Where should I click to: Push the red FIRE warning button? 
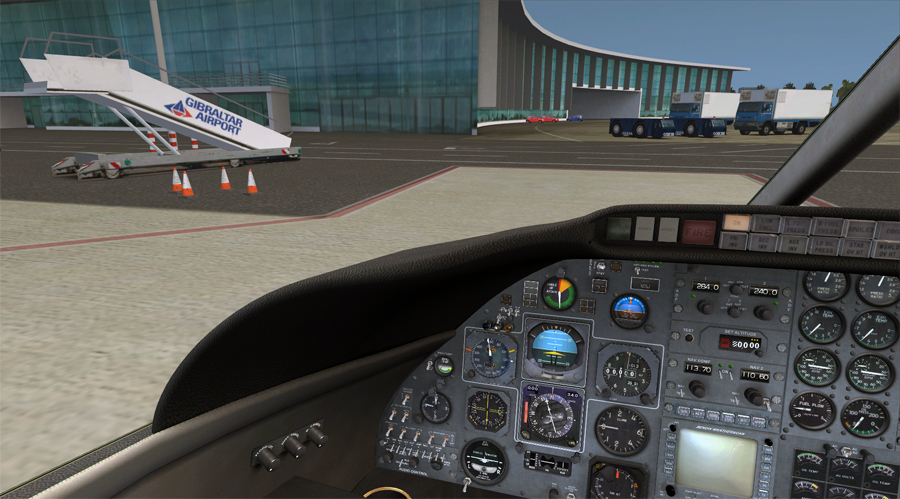coord(697,231)
